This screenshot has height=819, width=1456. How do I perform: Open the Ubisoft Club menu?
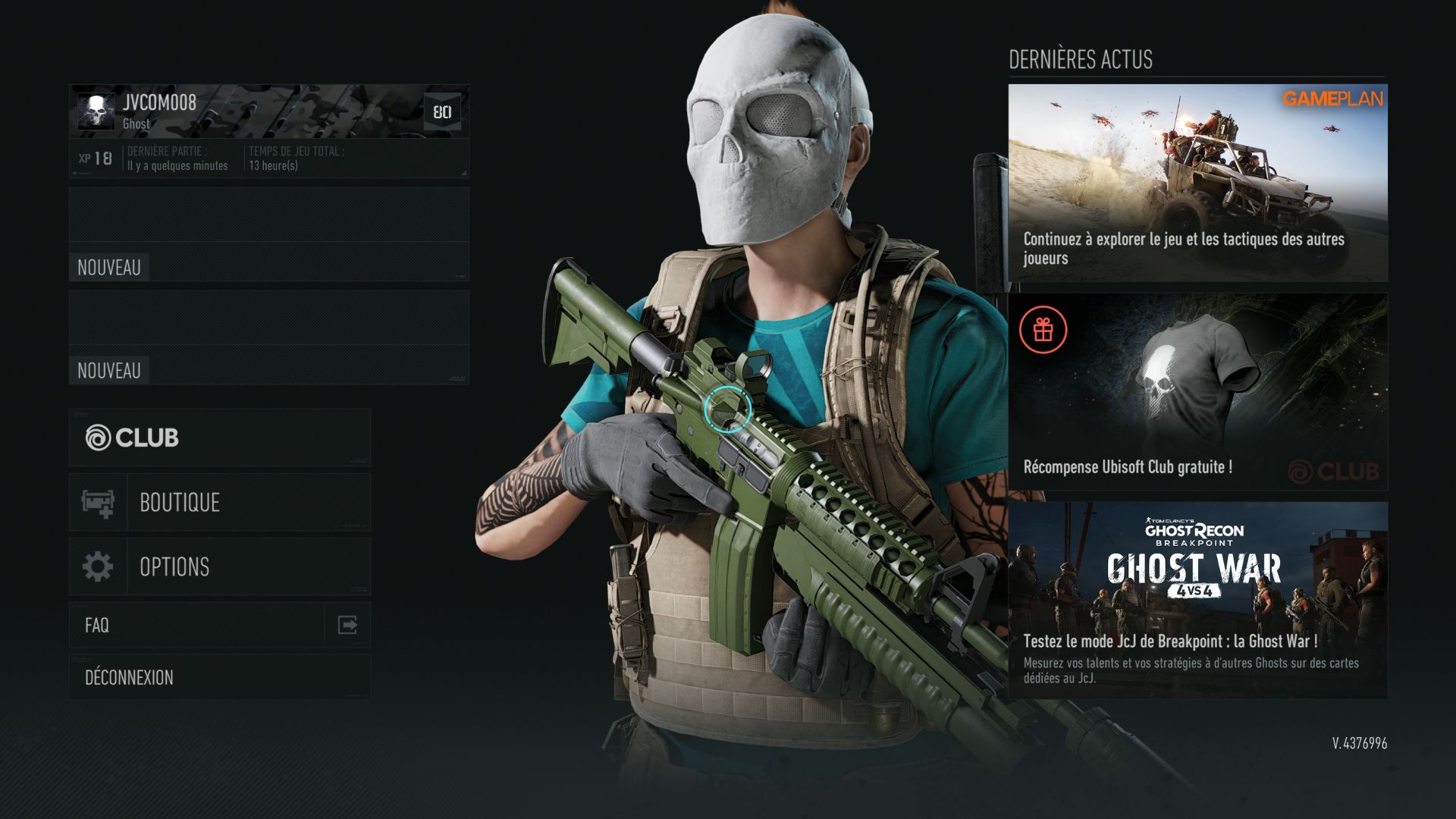coord(220,438)
